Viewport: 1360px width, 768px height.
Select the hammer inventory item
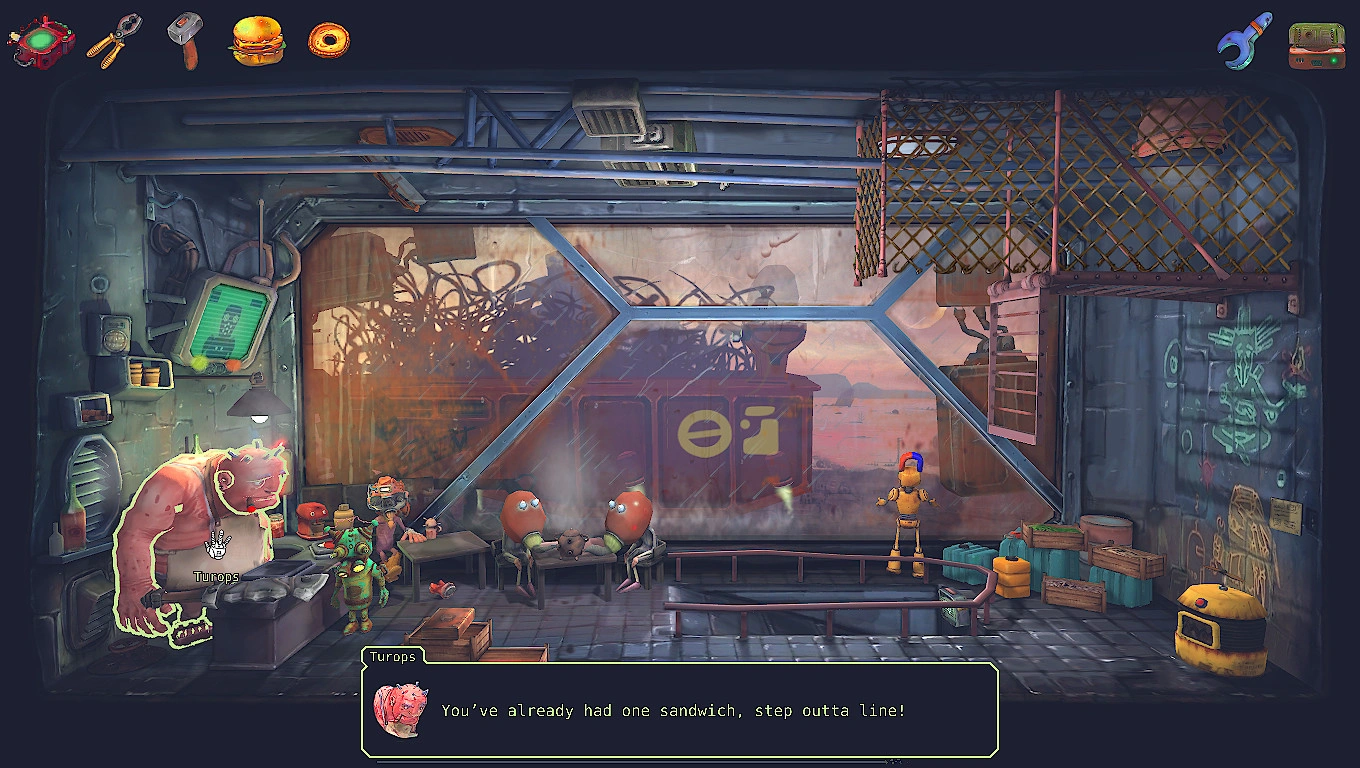[185, 40]
